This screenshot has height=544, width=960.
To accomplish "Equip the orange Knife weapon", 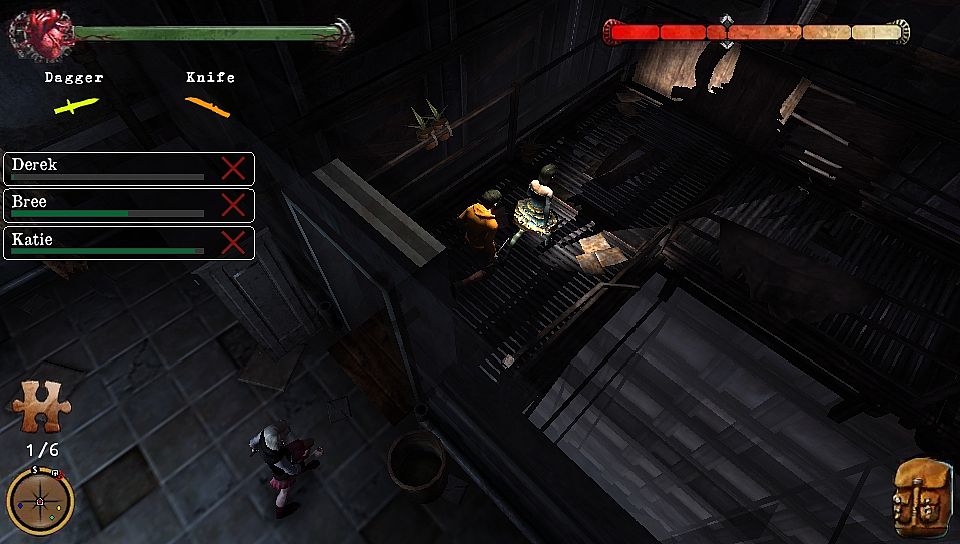I will pyautogui.click(x=208, y=105).
